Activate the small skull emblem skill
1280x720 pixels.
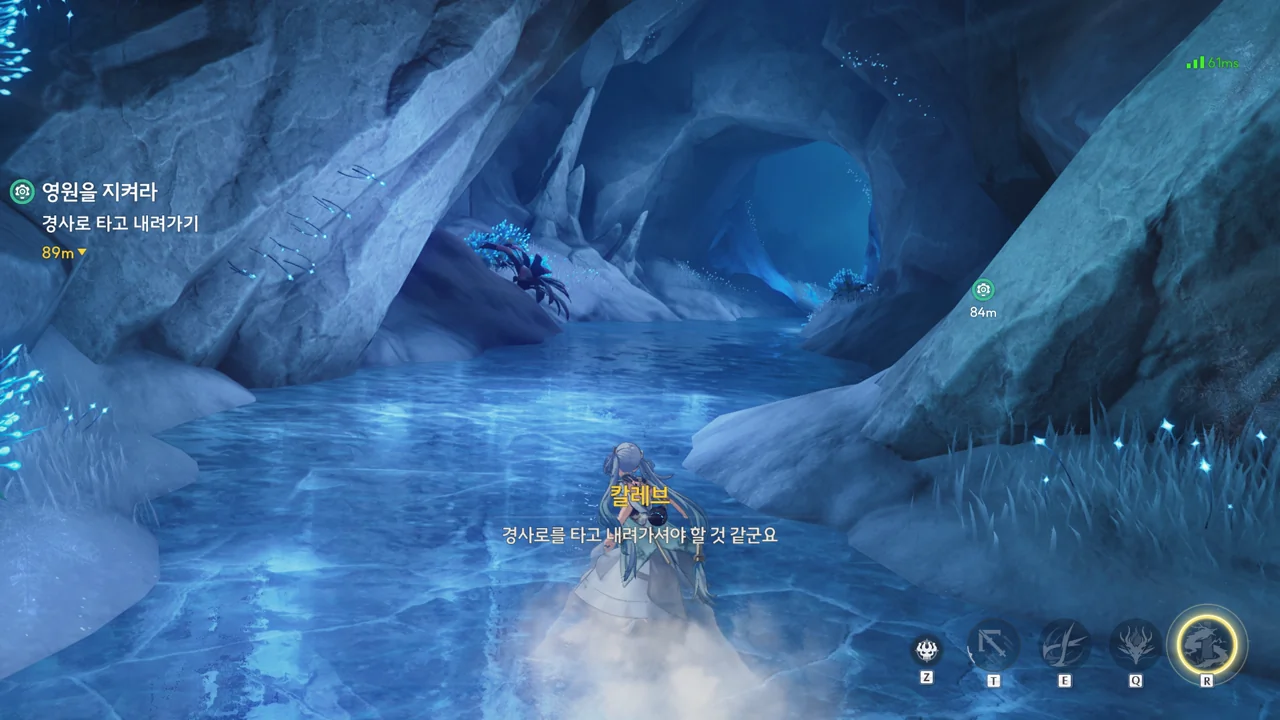tap(927, 650)
